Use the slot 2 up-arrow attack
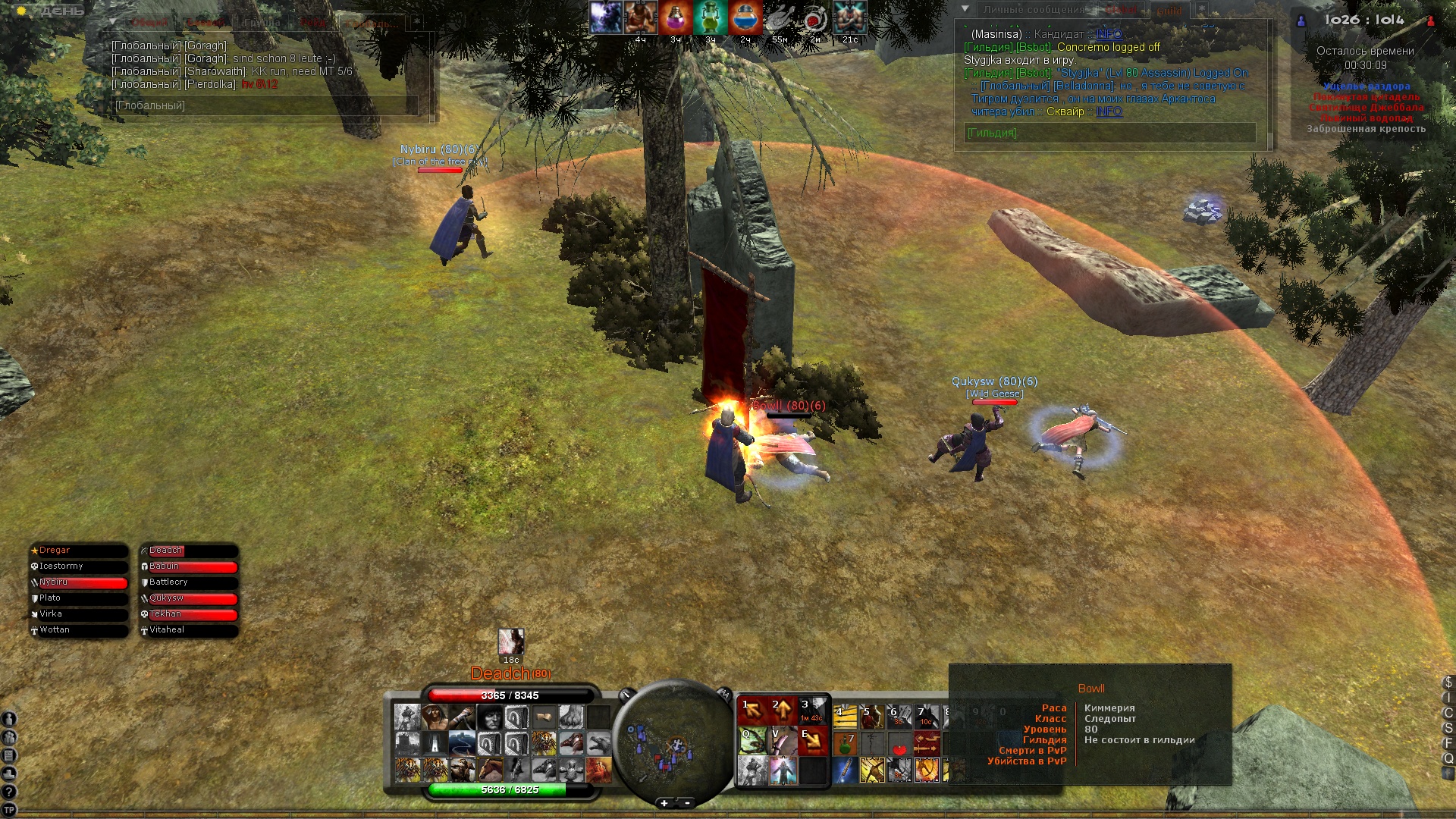 (782, 711)
